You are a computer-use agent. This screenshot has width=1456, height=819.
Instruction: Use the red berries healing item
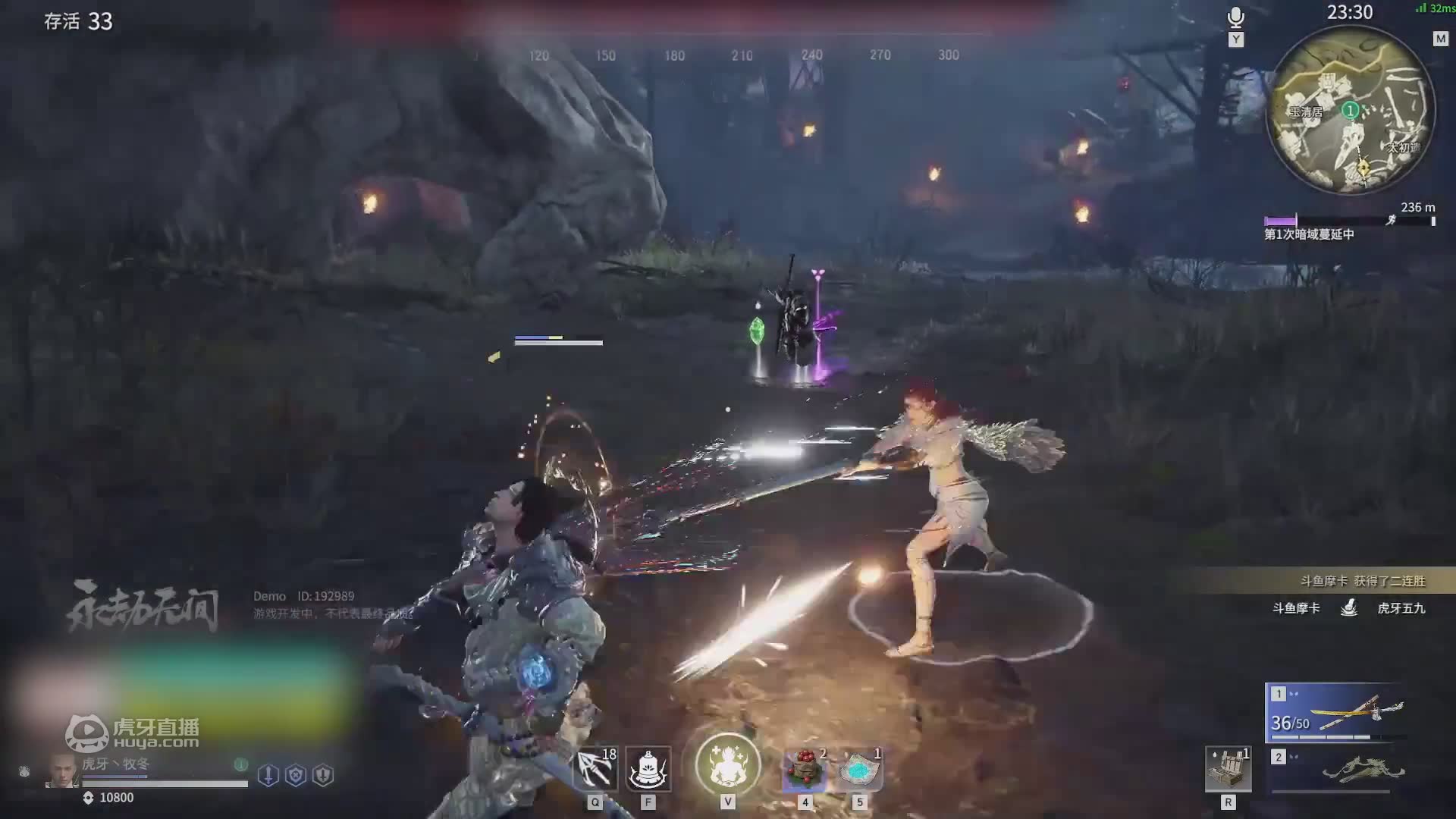tap(805, 769)
